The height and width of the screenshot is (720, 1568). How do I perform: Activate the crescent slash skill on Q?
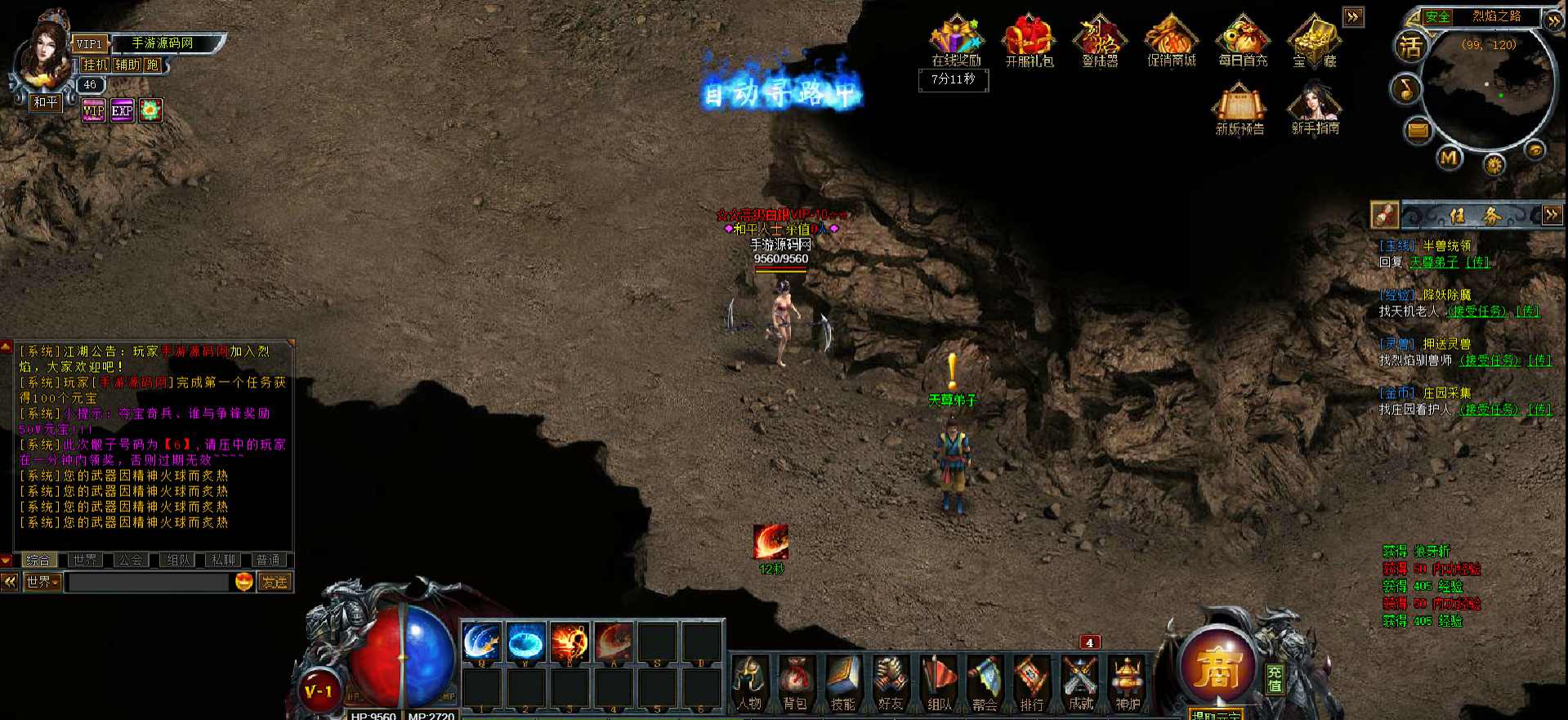tap(482, 642)
